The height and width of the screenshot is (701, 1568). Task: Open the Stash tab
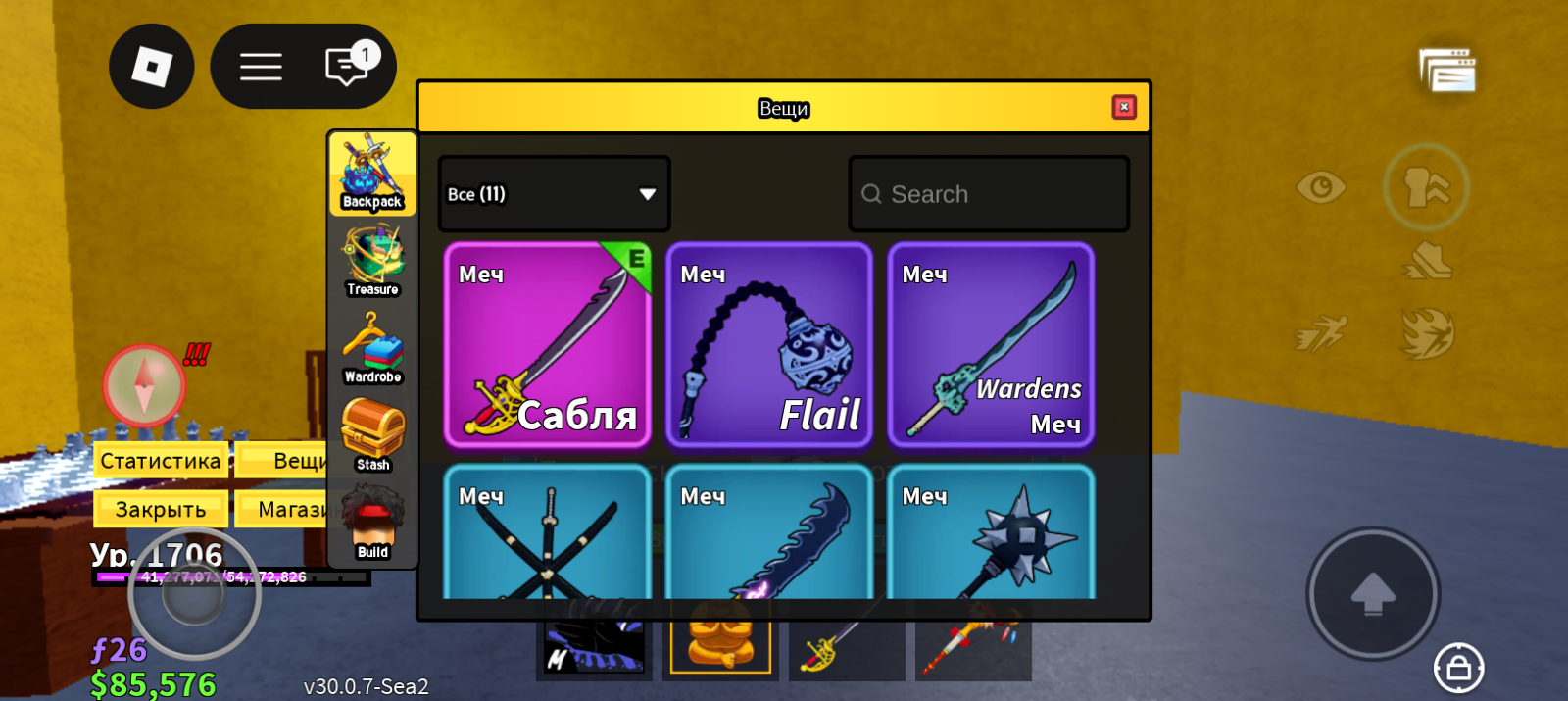pyautogui.click(x=372, y=435)
